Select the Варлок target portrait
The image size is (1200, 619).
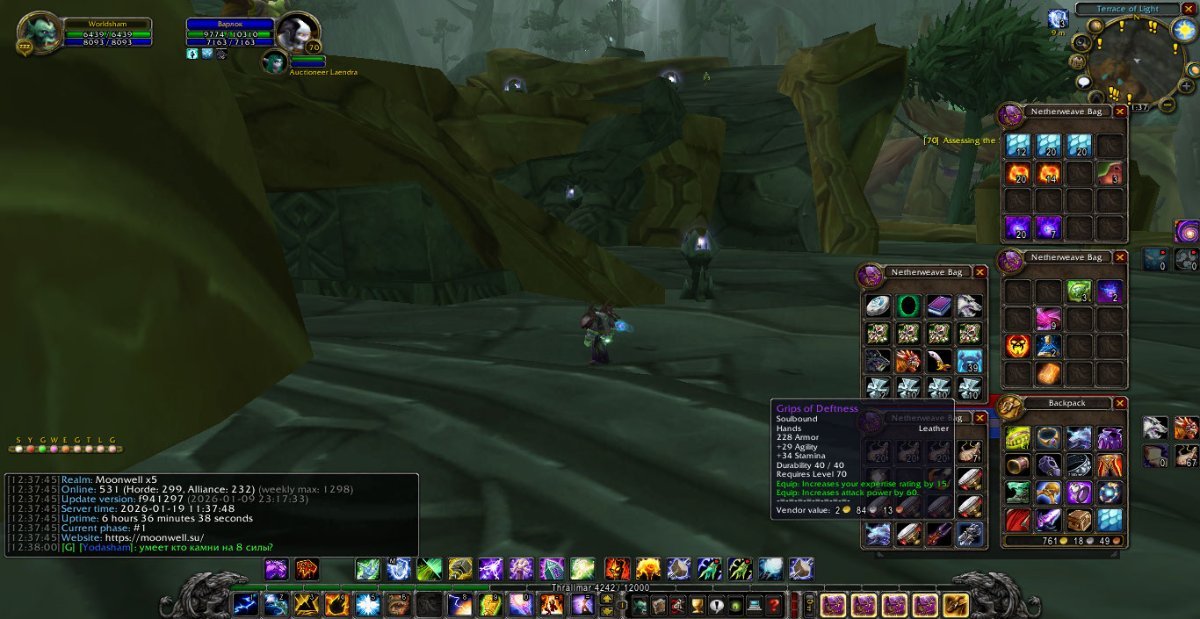(297, 33)
